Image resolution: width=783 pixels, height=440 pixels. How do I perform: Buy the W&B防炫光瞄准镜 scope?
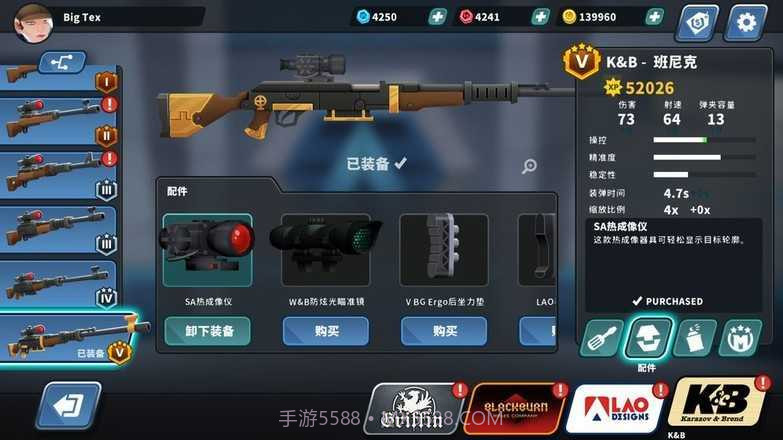pyautogui.click(x=325, y=331)
